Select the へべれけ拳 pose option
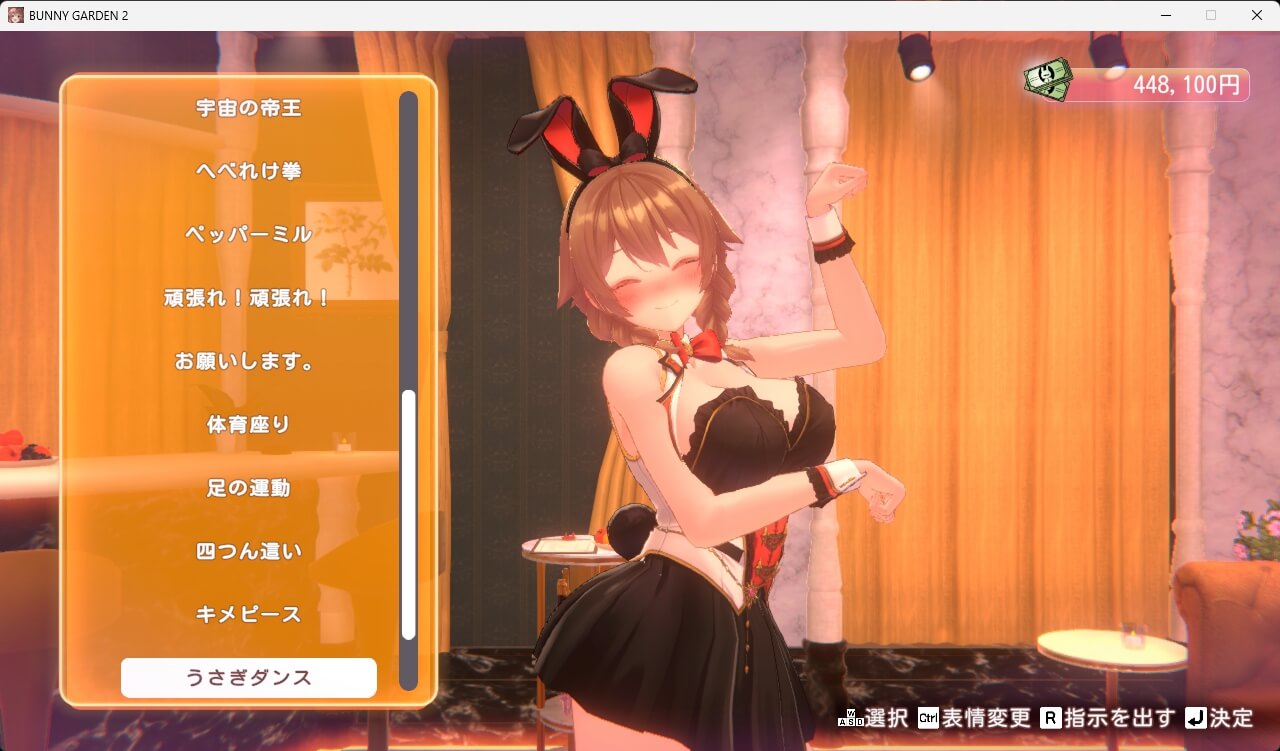The image size is (1280, 751). (x=248, y=171)
